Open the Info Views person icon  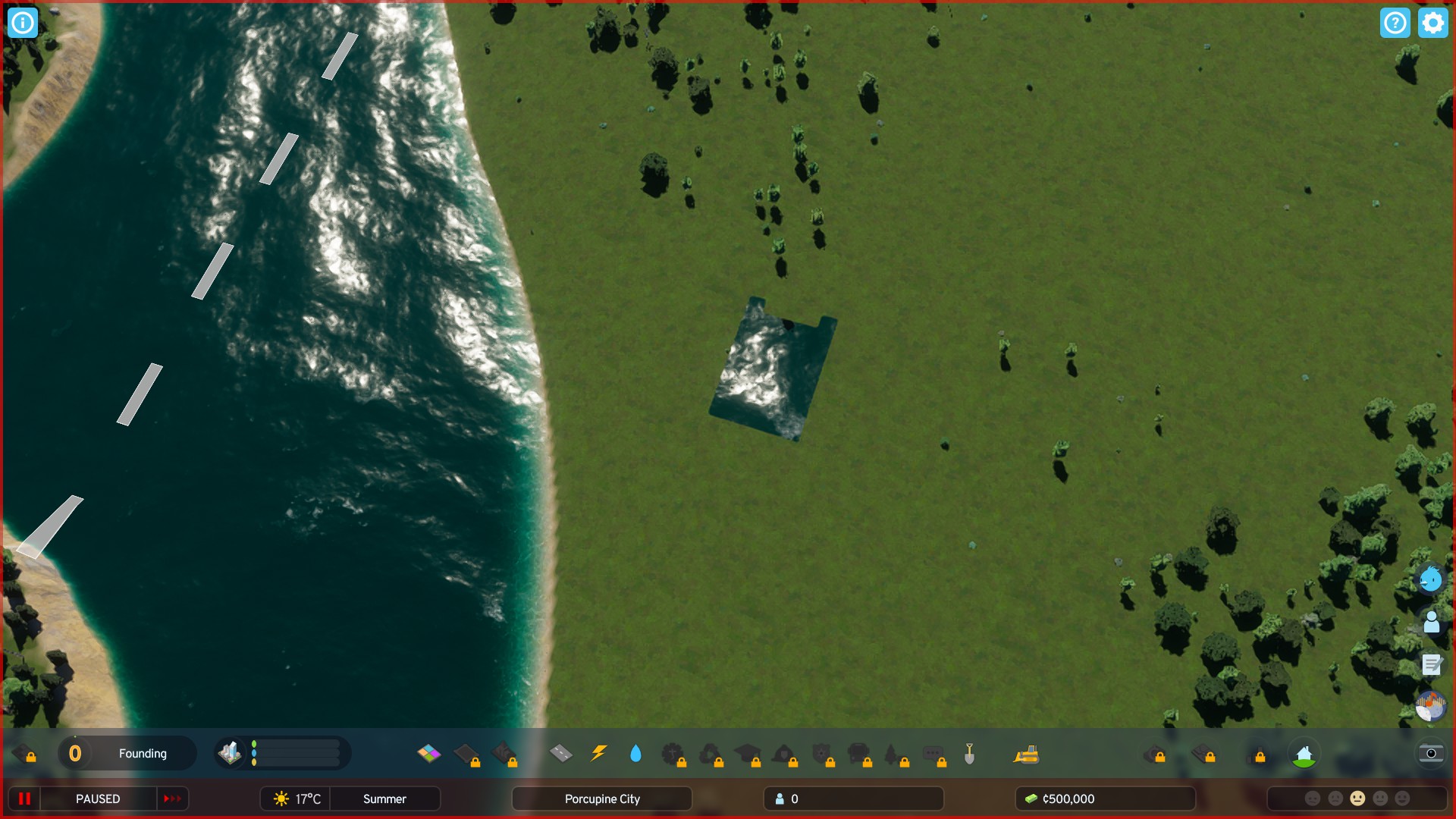tap(1432, 623)
